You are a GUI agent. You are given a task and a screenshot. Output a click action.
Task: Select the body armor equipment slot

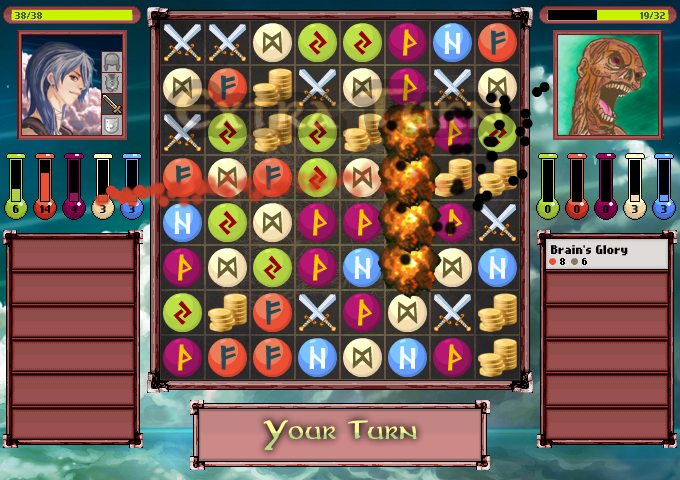pos(111,82)
